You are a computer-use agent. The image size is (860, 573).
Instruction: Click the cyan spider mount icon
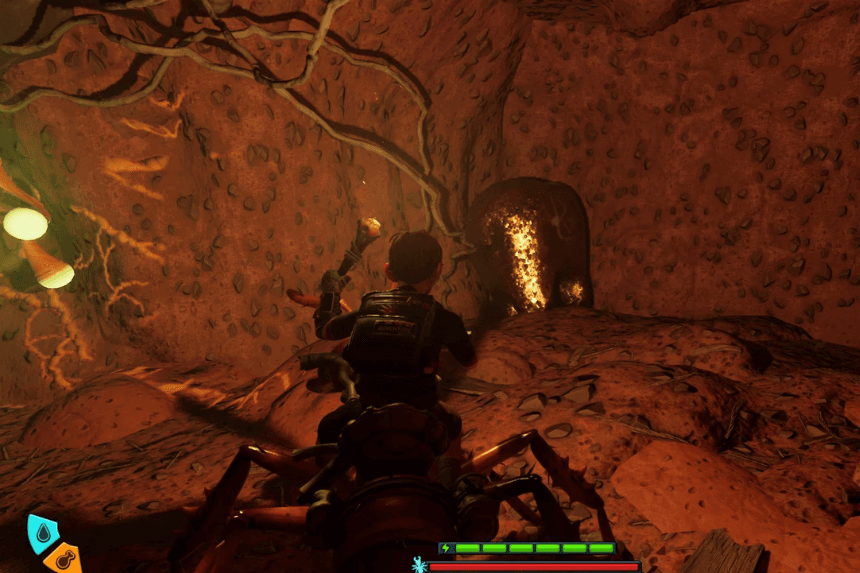(419, 565)
